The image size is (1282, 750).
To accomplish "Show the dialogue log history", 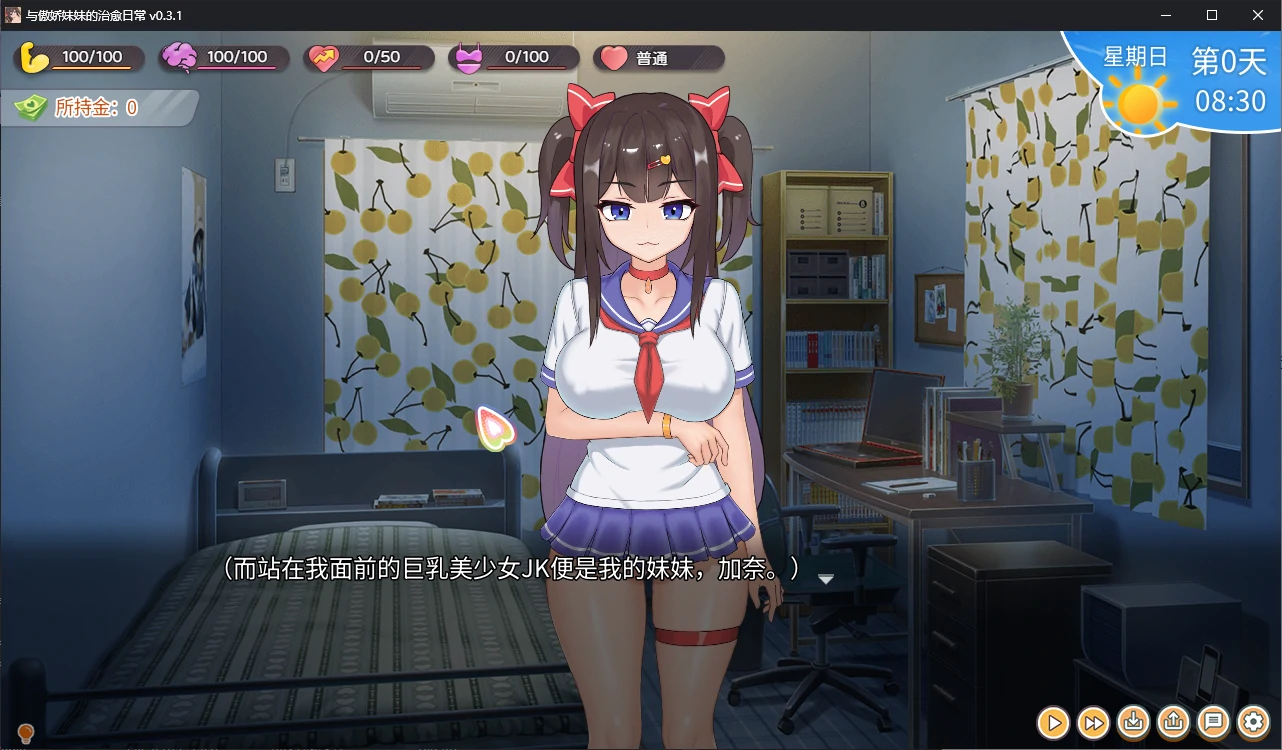I will point(1214,721).
